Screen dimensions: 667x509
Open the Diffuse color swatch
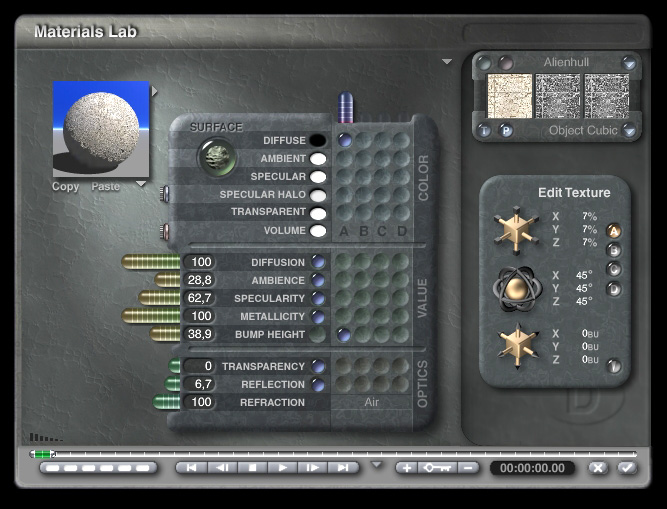coord(318,141)
